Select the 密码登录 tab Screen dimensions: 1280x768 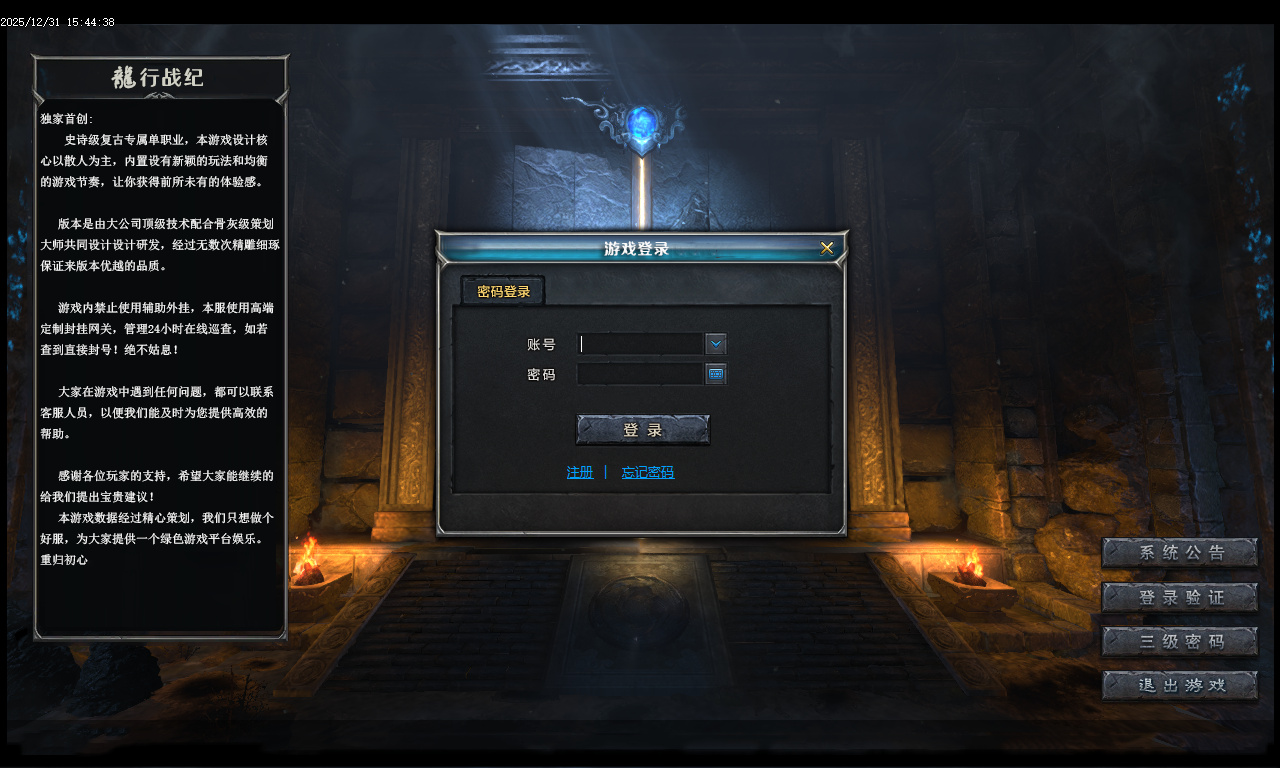[503, 292]
